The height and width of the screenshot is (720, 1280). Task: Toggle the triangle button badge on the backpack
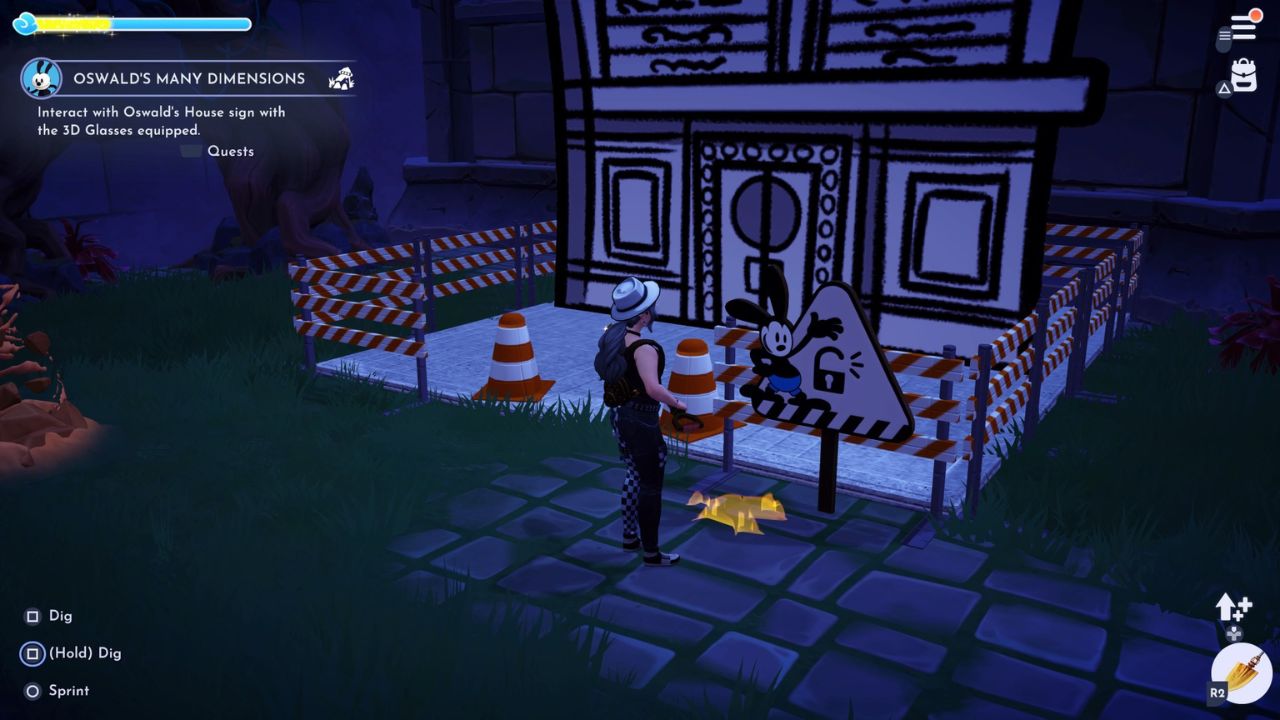[x=1224, y=88]
